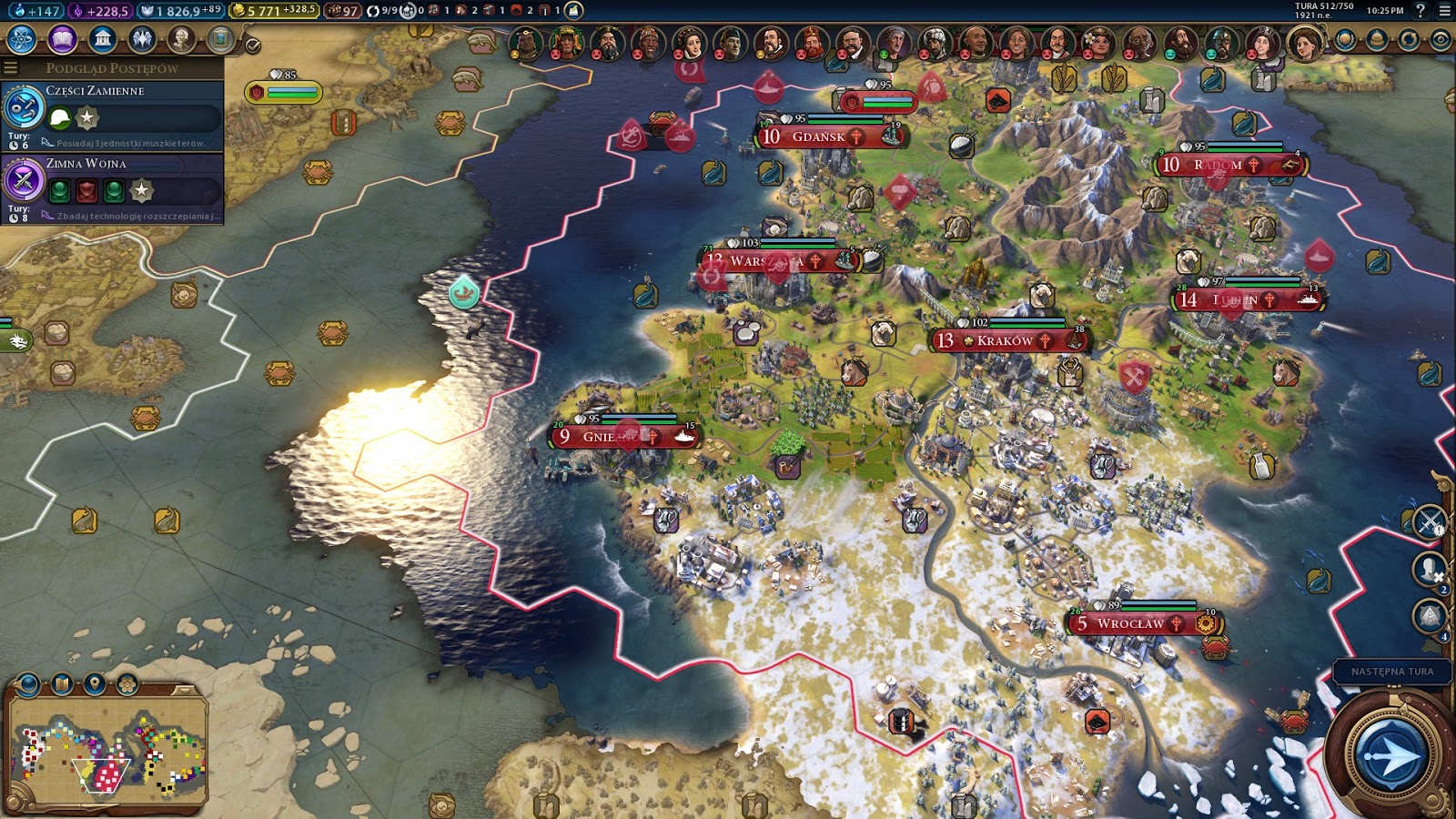
Task: Open the technology tree atom icon
Action: (21, 39)
